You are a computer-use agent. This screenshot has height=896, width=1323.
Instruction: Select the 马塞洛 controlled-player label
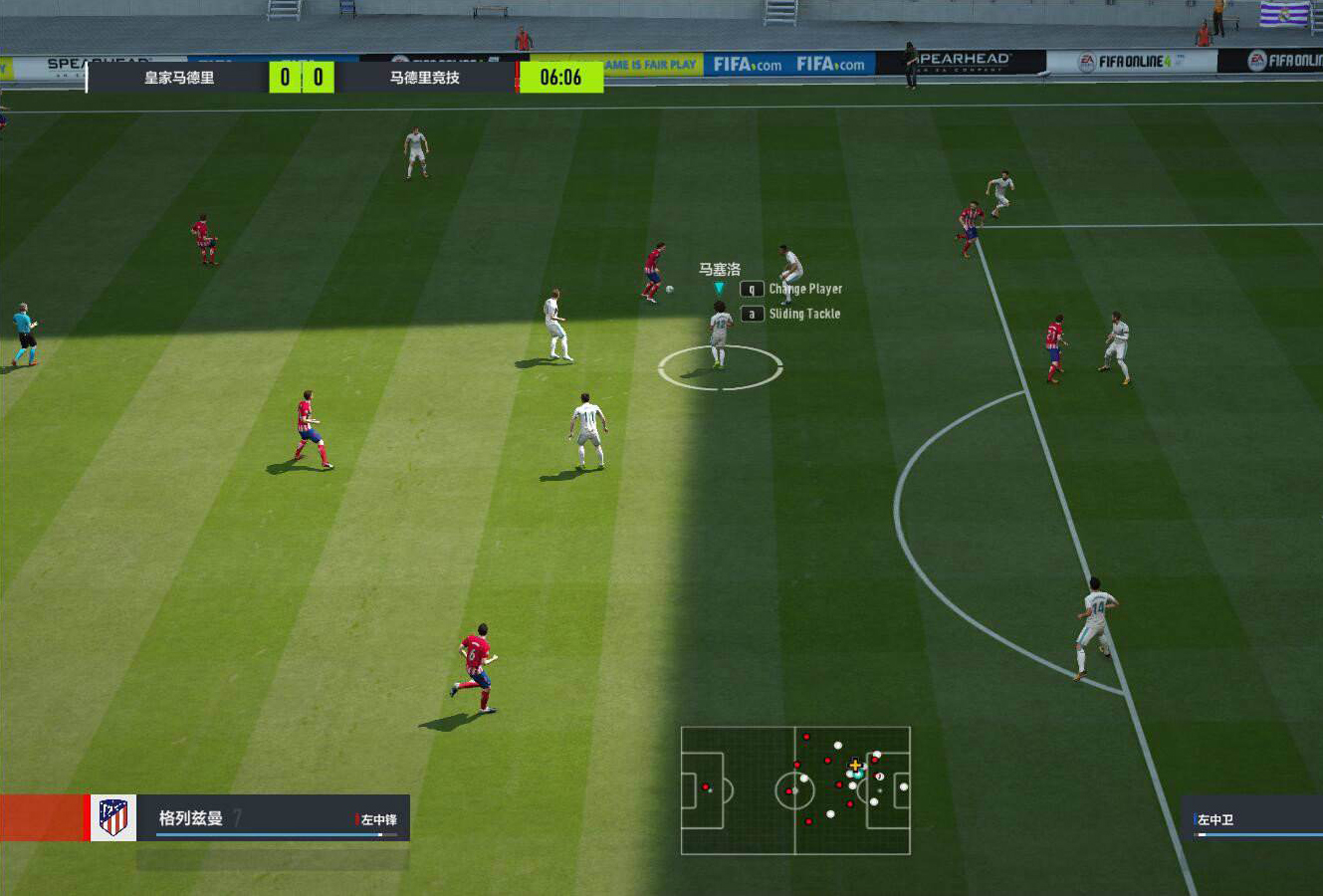719,270
